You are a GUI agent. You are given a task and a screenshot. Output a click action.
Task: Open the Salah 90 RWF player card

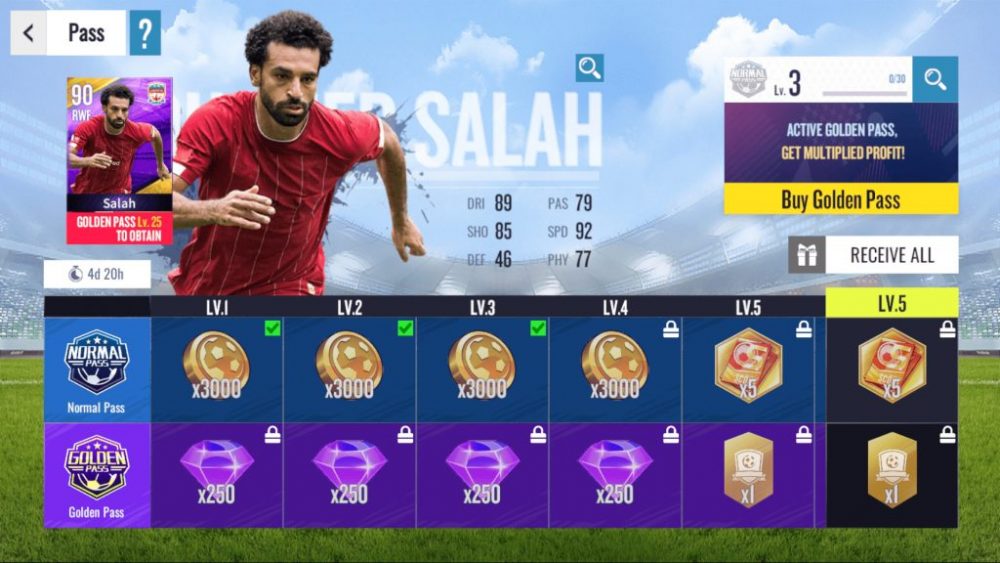(x=119, y=160)
